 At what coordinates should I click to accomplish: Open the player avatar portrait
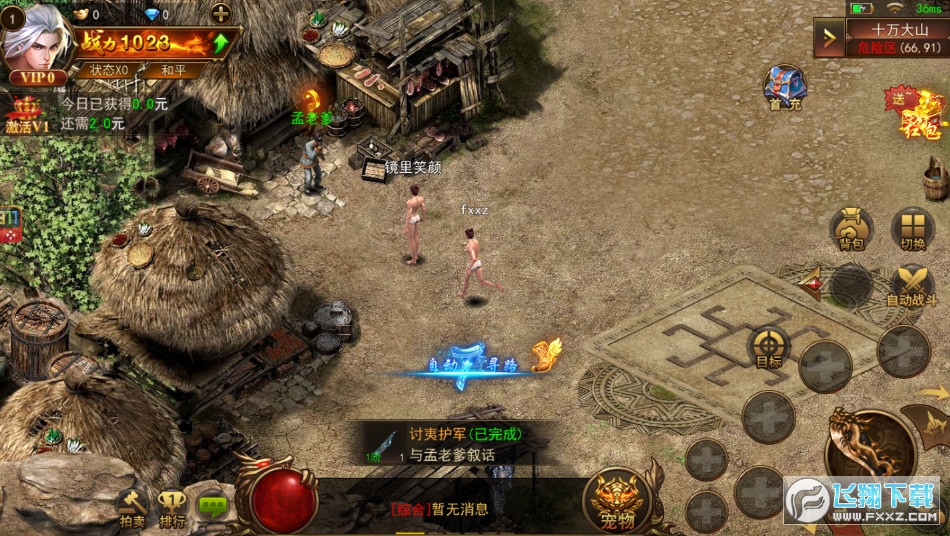coord(35,40)
